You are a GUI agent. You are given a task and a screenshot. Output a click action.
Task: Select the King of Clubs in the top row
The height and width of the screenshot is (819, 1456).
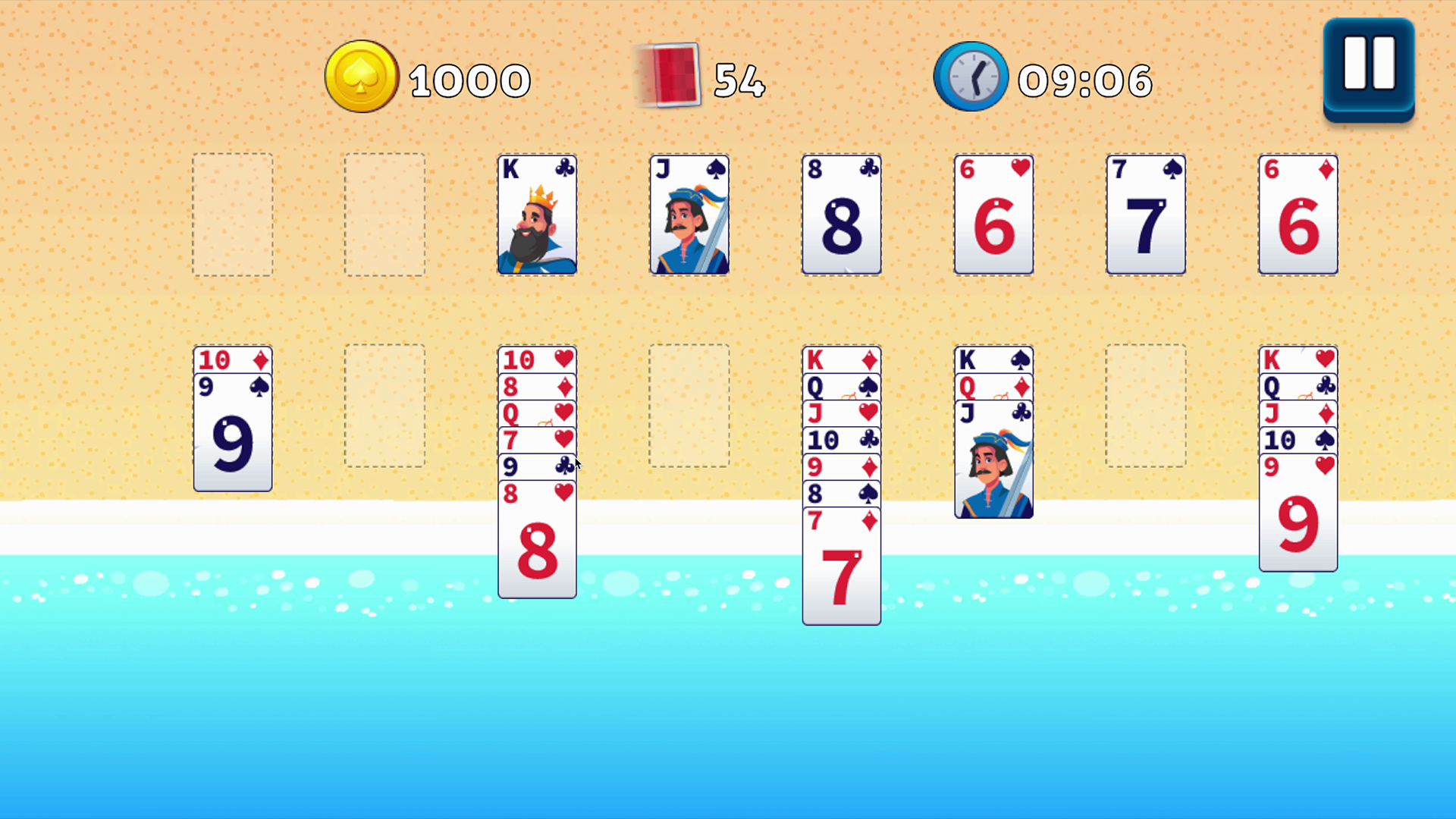537,215
